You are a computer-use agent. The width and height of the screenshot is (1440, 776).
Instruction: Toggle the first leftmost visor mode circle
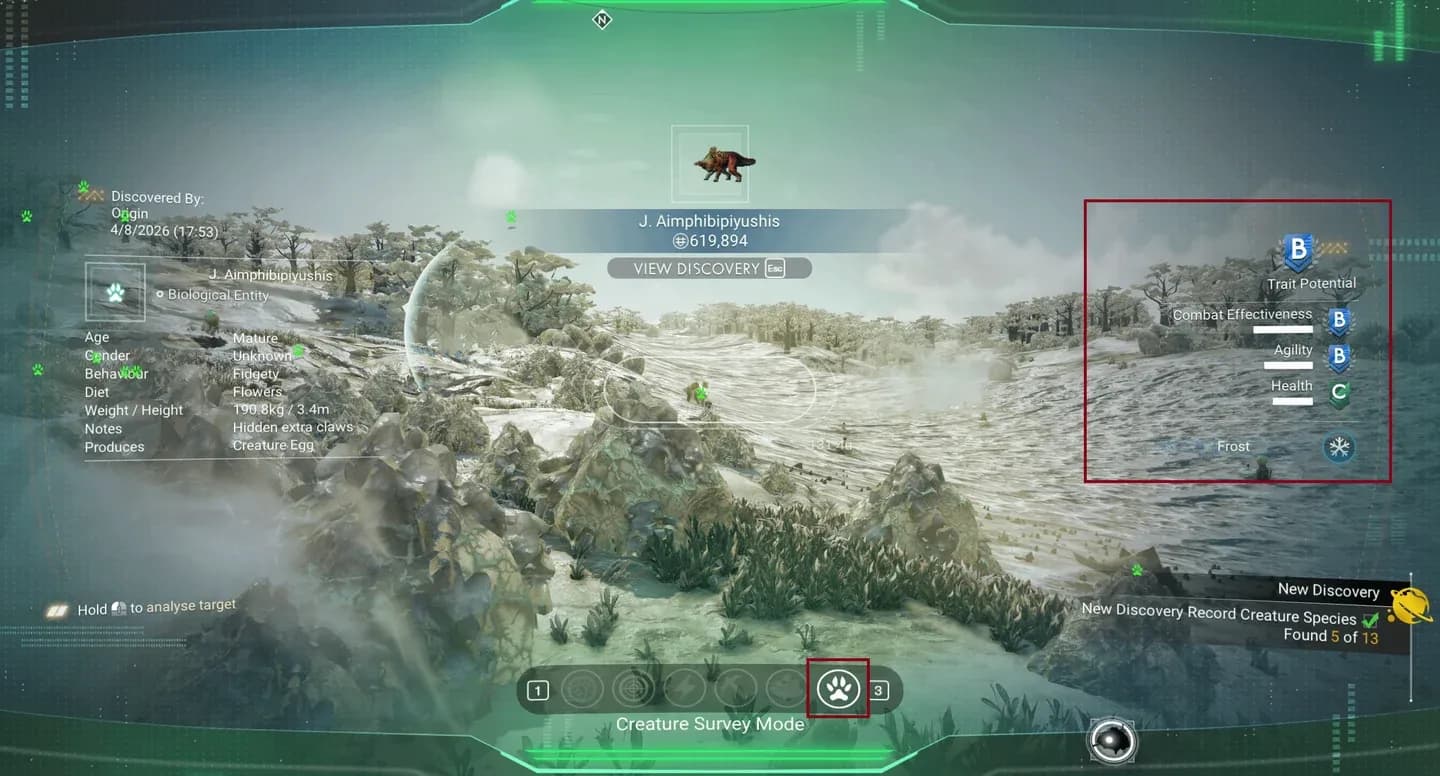[582, 689]
